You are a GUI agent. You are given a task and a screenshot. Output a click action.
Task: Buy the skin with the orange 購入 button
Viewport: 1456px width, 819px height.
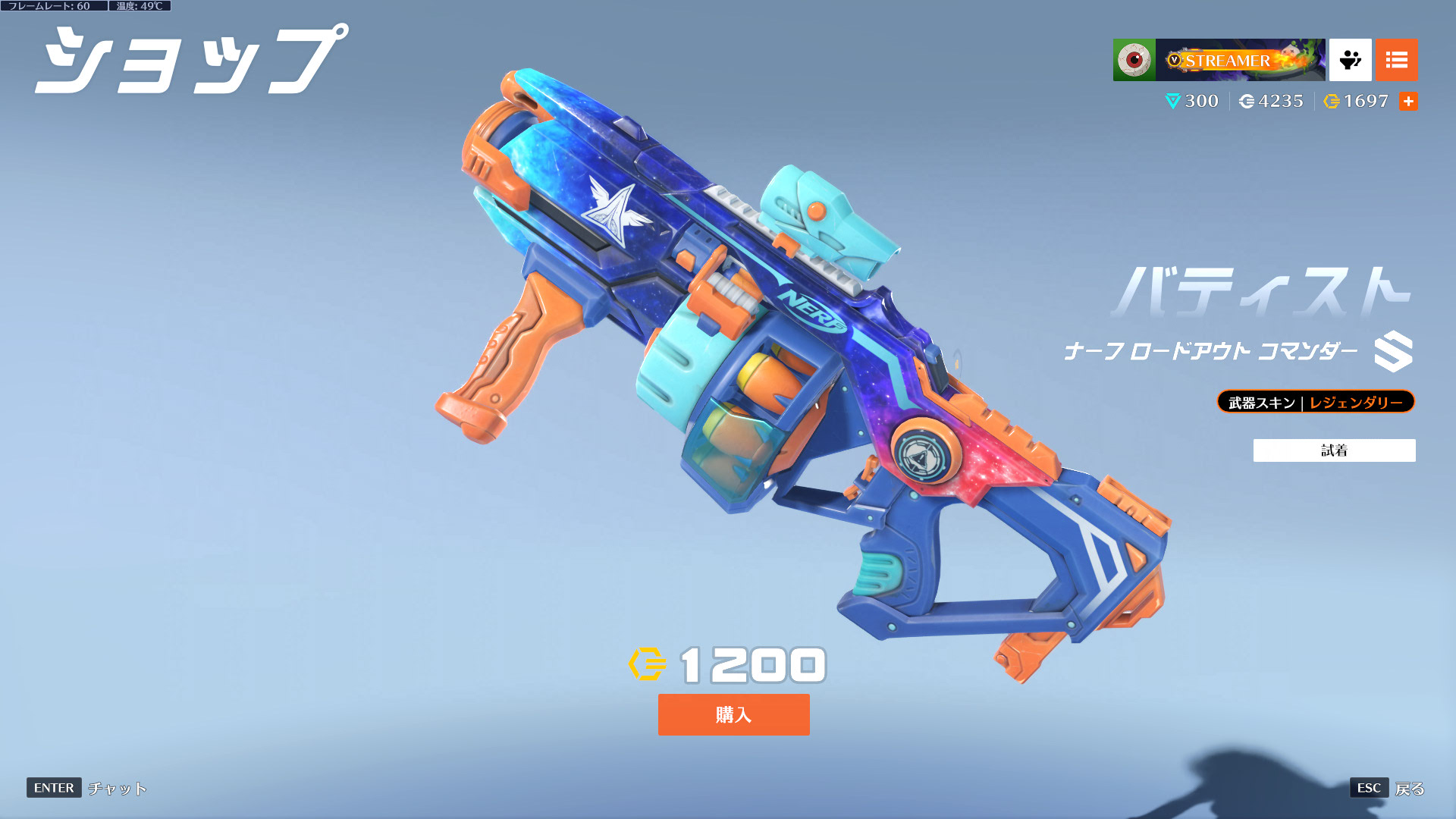[733, 714]
